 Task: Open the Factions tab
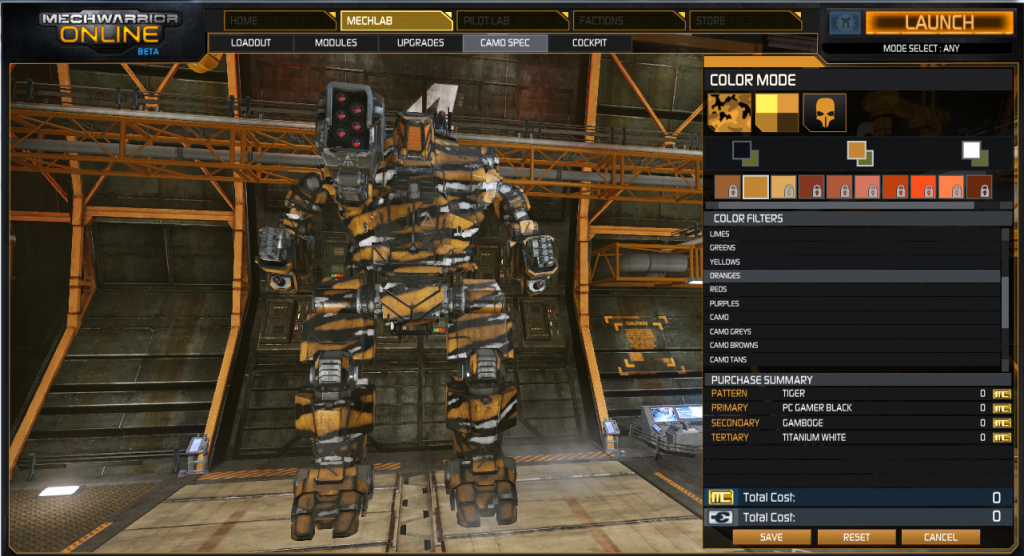[x=626, y=20]
